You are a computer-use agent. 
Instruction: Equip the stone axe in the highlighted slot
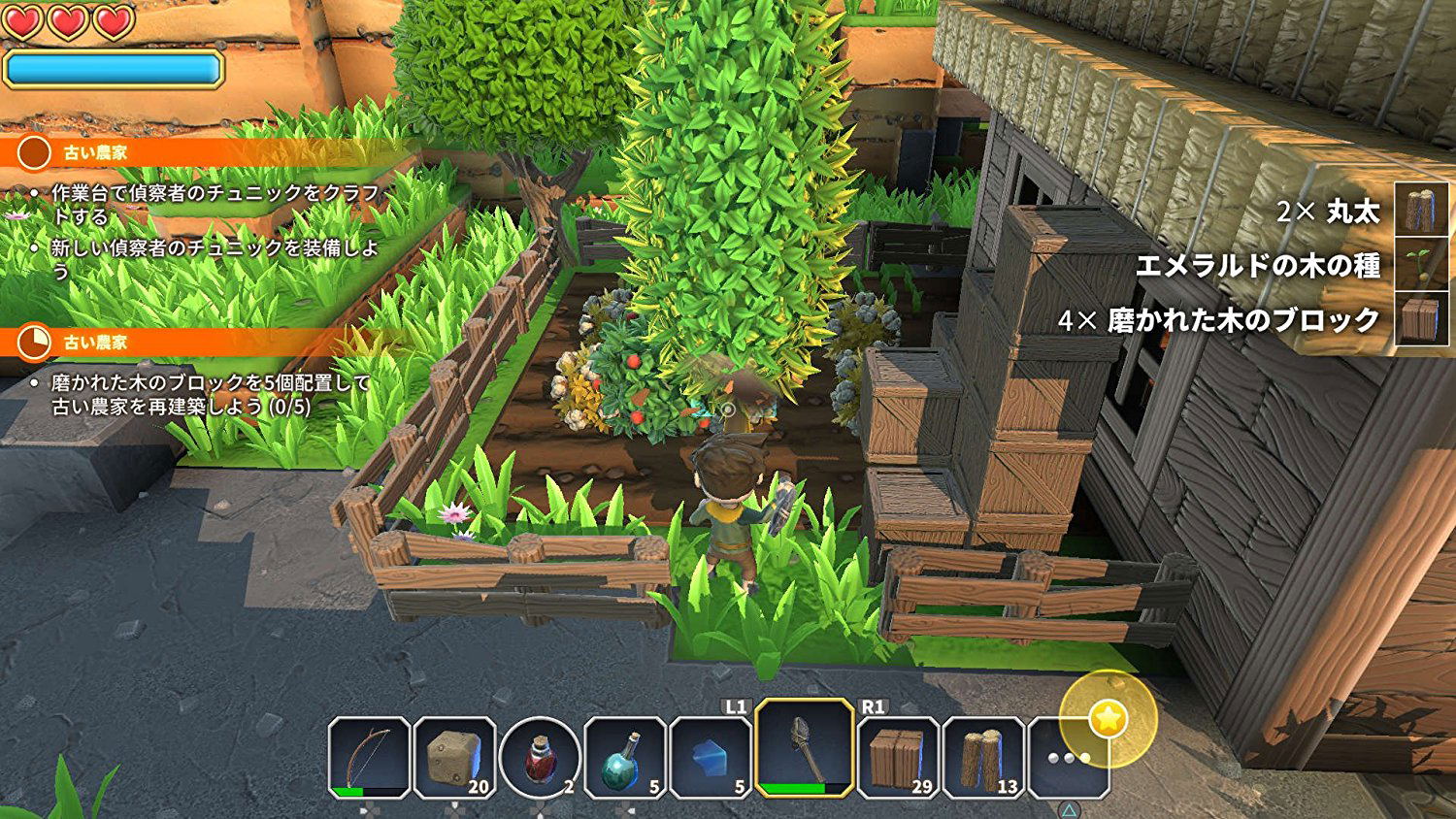[x=804, y=748]
